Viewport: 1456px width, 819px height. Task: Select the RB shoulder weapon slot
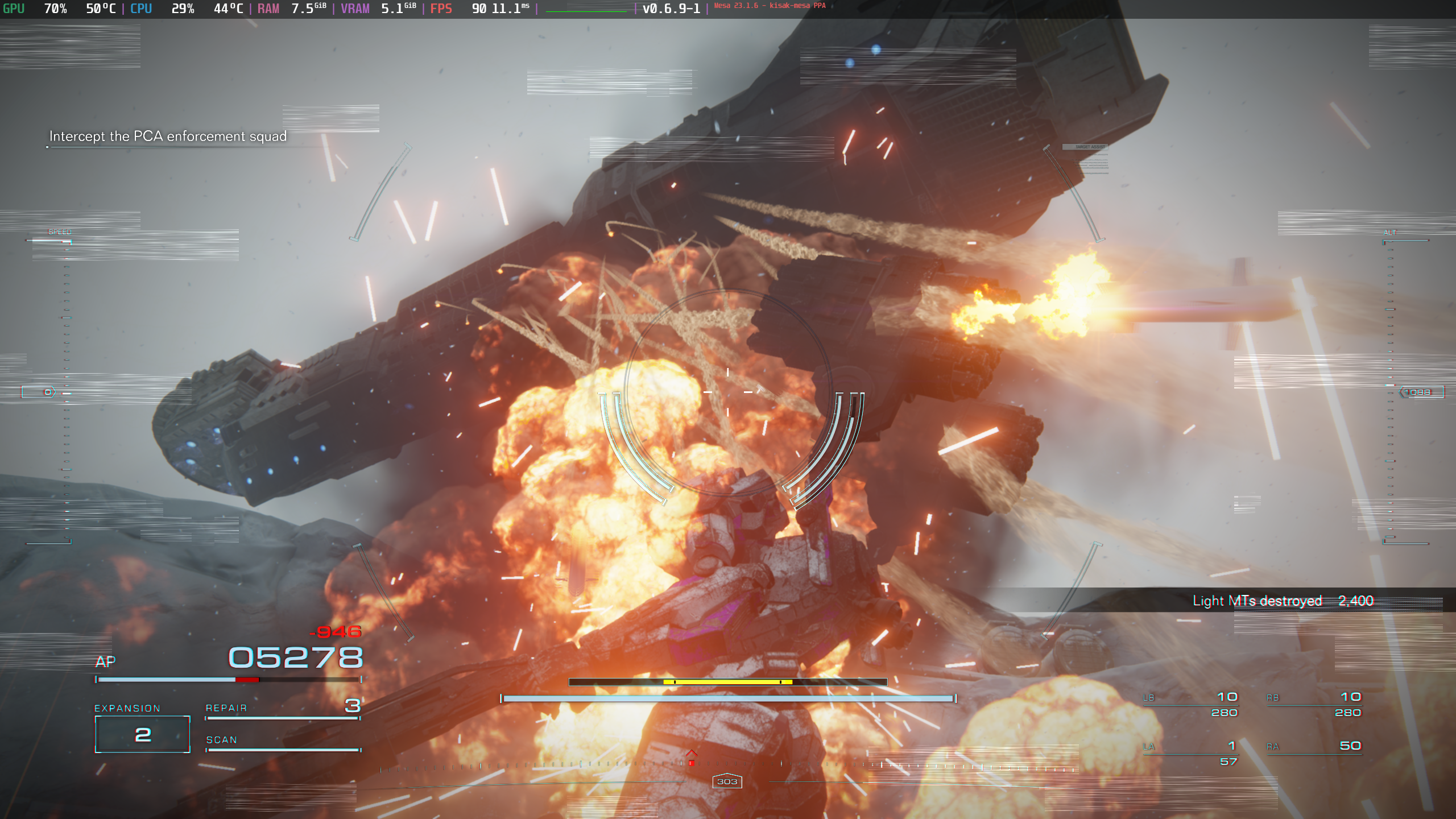pyautogui.click(x=1314, y=704)
